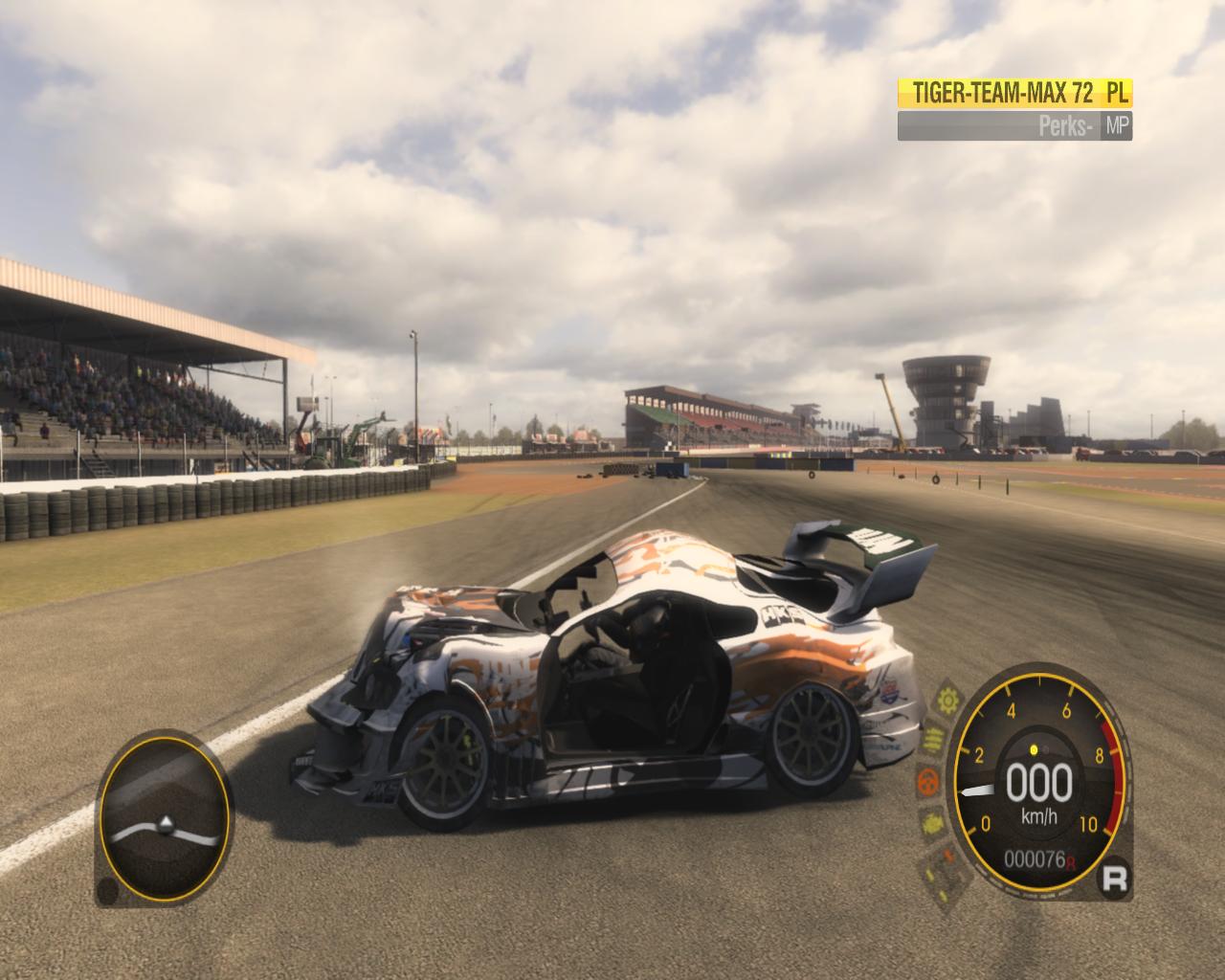
Task: Click the red steering wheel damage icon
Action: (x=926, y=782)
